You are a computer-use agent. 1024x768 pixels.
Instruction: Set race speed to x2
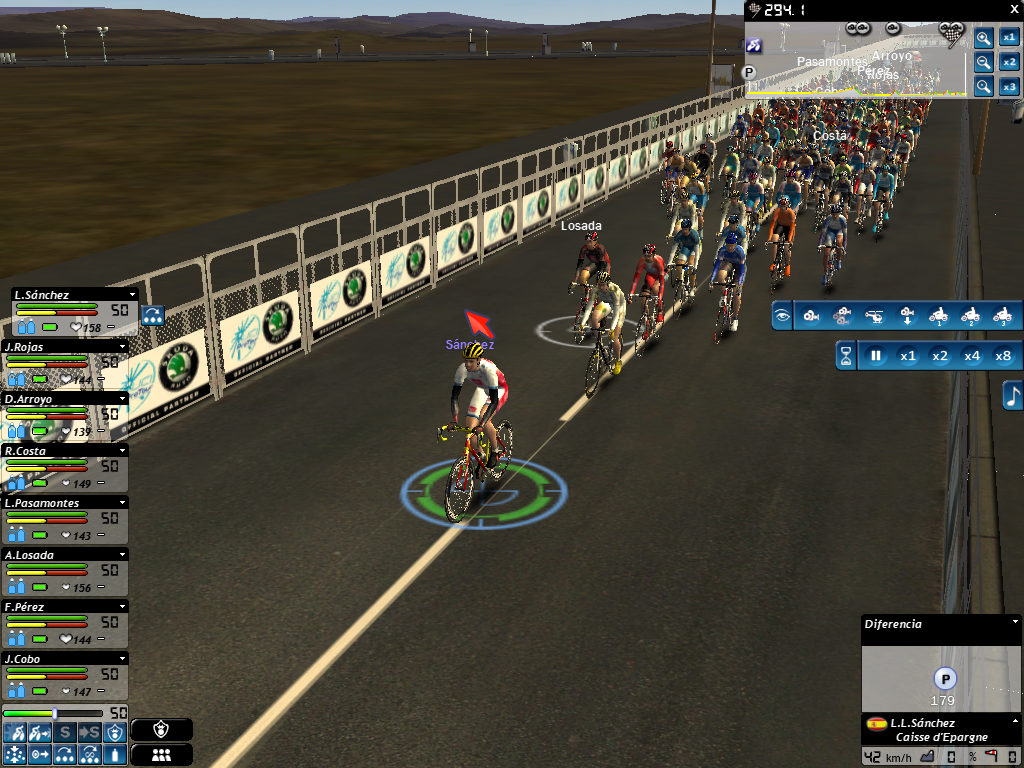(x=939, y=356)
